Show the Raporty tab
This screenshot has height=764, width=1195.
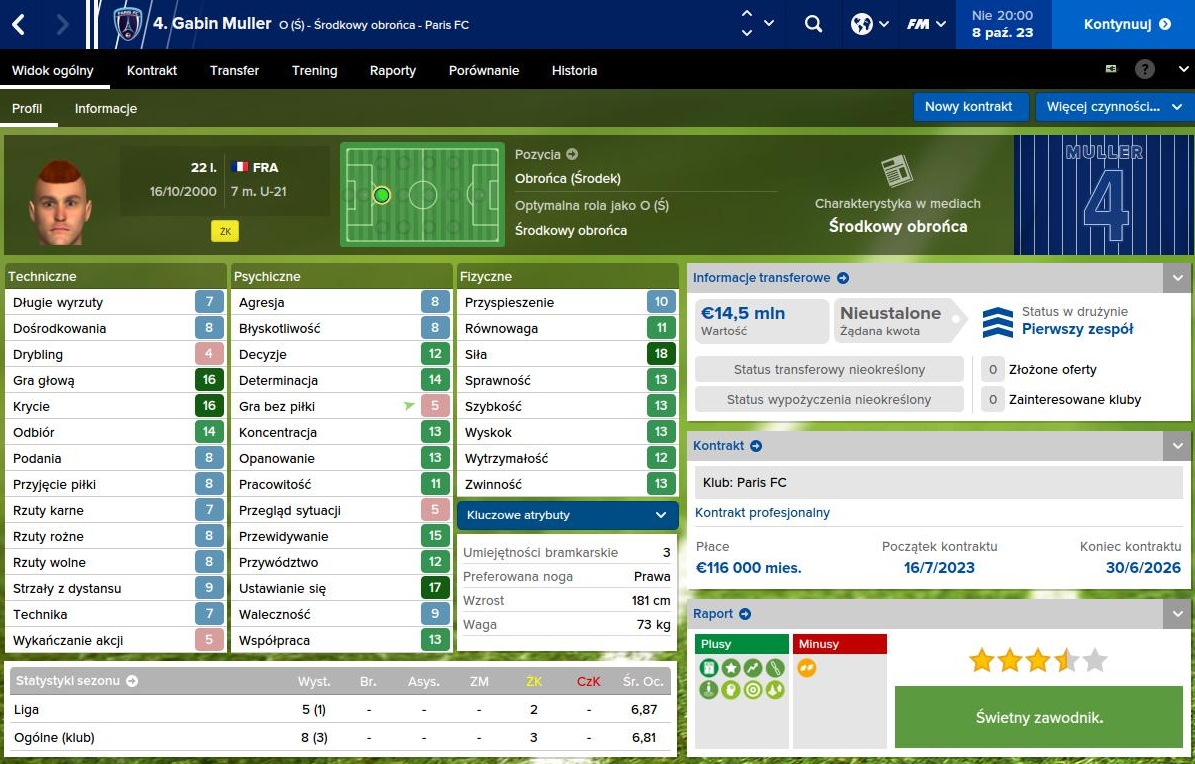point(392,71)
